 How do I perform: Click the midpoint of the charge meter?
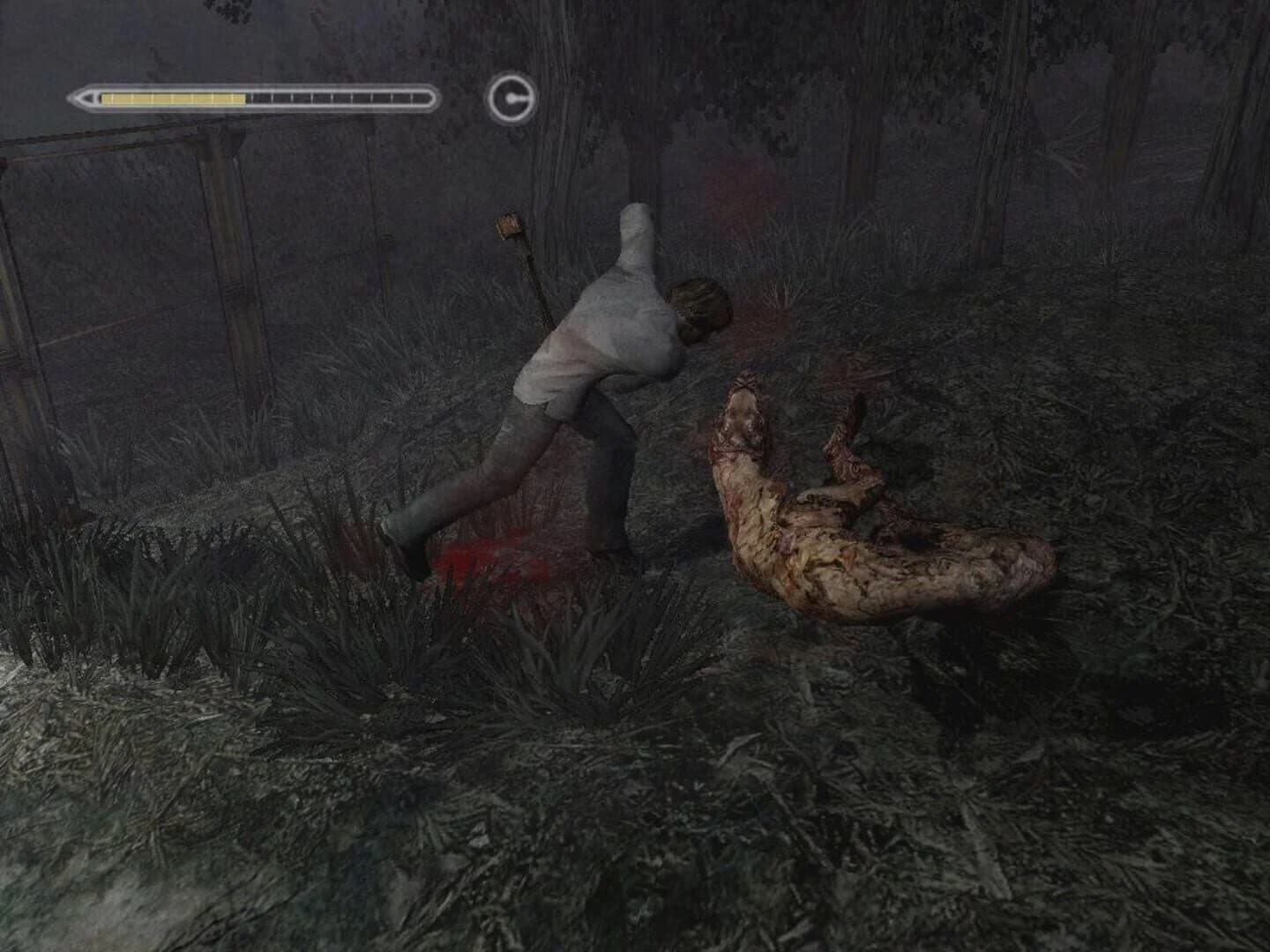[x=256, y=97]
